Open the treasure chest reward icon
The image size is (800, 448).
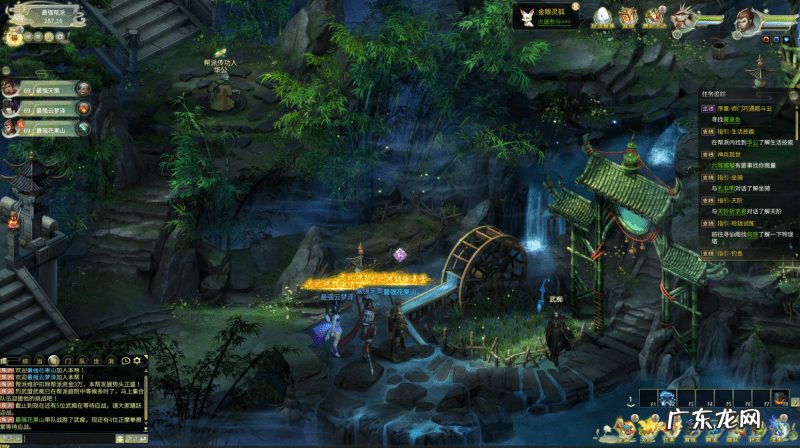point(629,17)
